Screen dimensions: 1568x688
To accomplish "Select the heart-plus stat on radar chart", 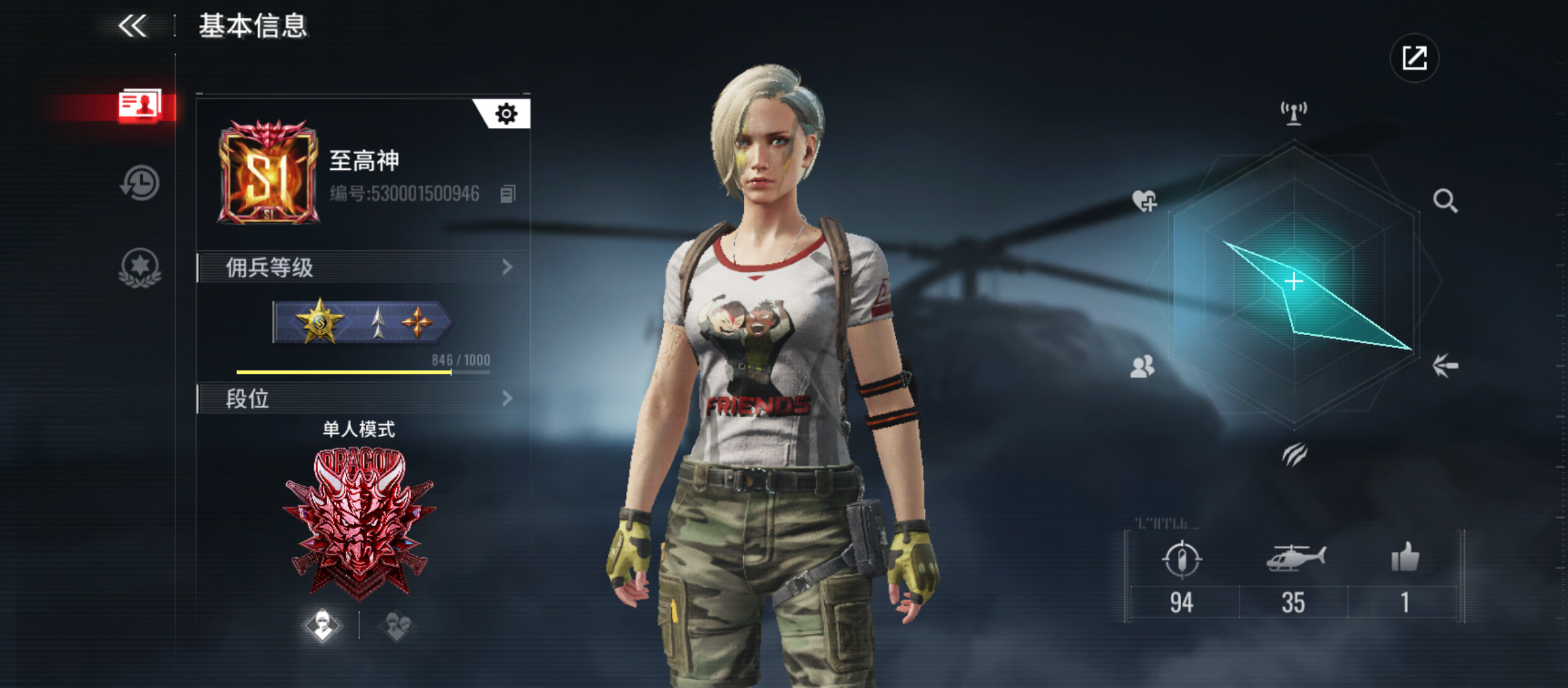I will click(x=1145, y=201).
